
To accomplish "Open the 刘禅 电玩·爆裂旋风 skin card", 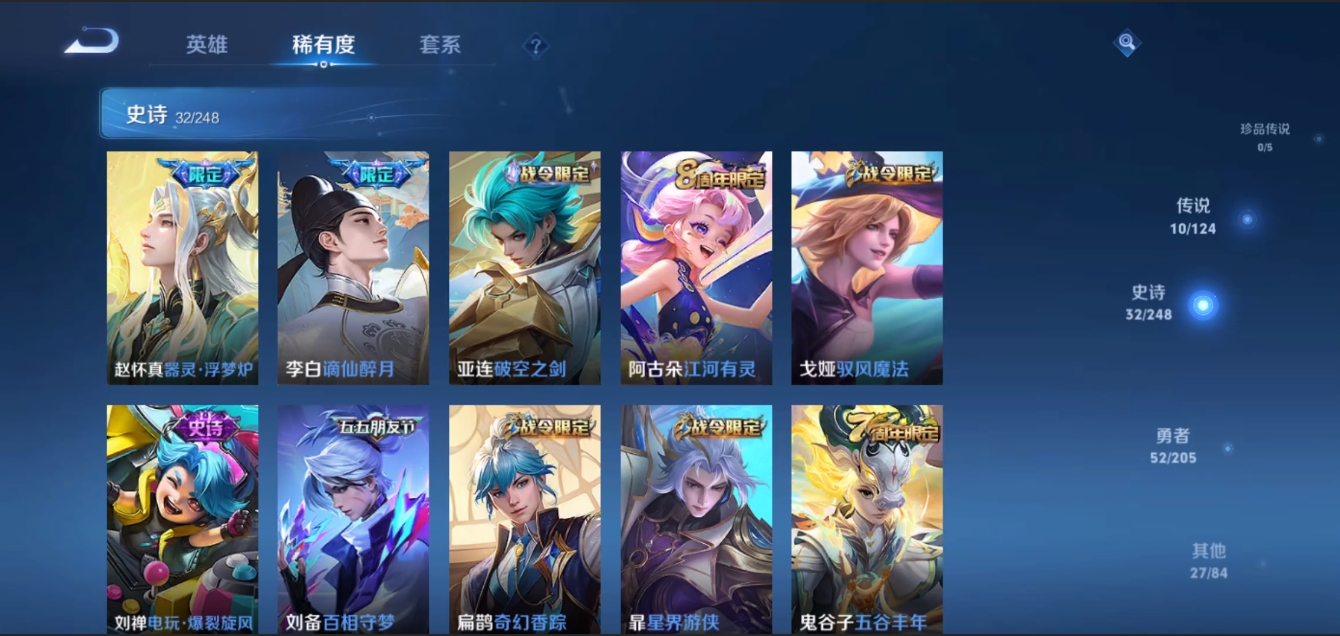I will point(182,519).
